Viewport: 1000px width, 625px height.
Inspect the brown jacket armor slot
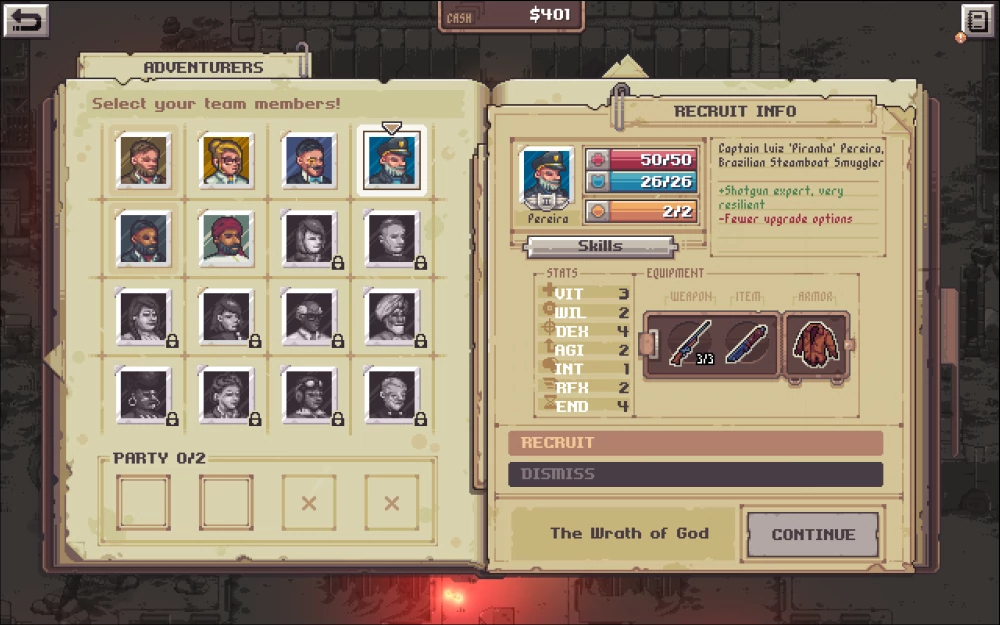click(x=815, y=343)
